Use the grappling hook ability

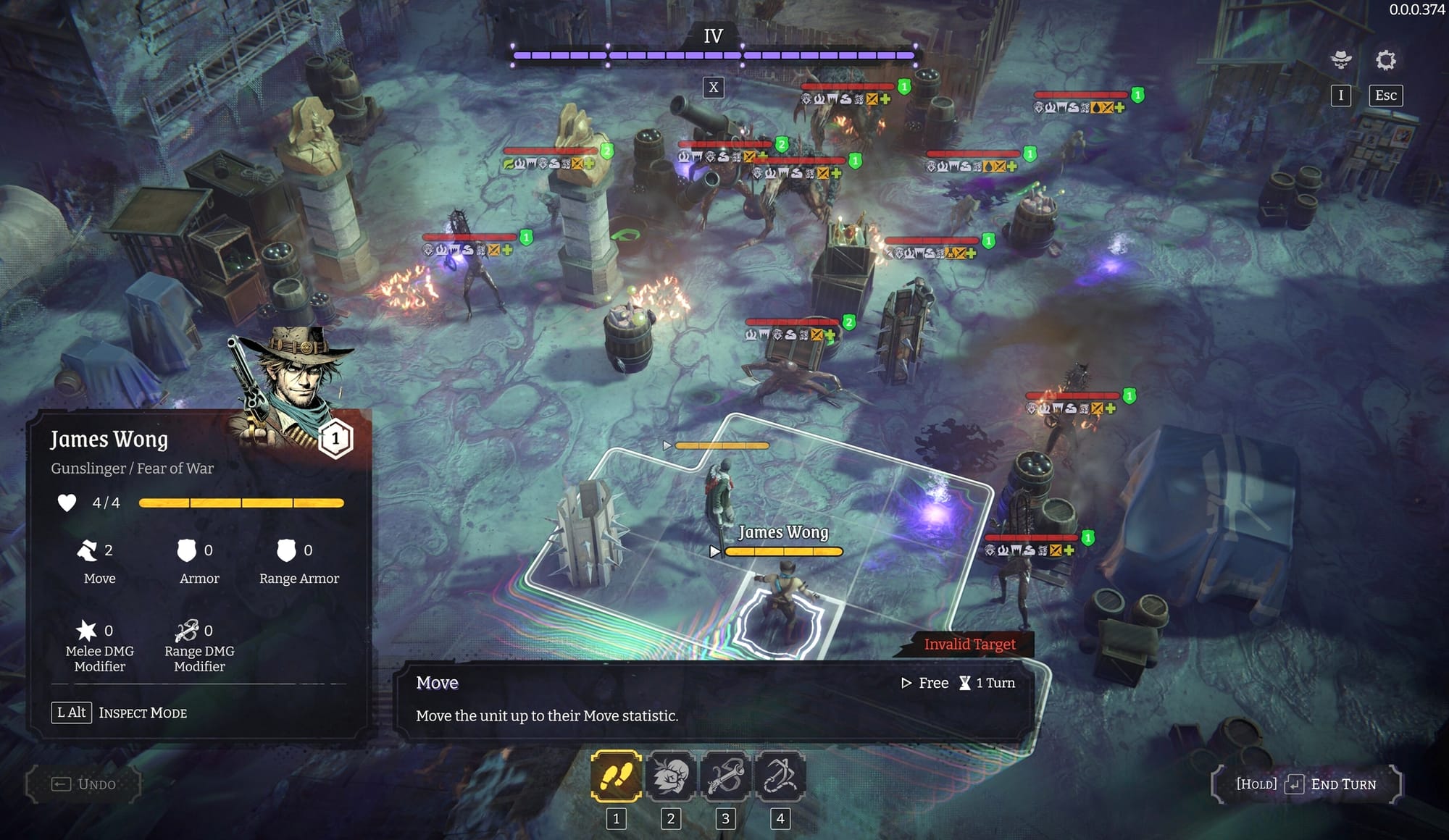780,776
